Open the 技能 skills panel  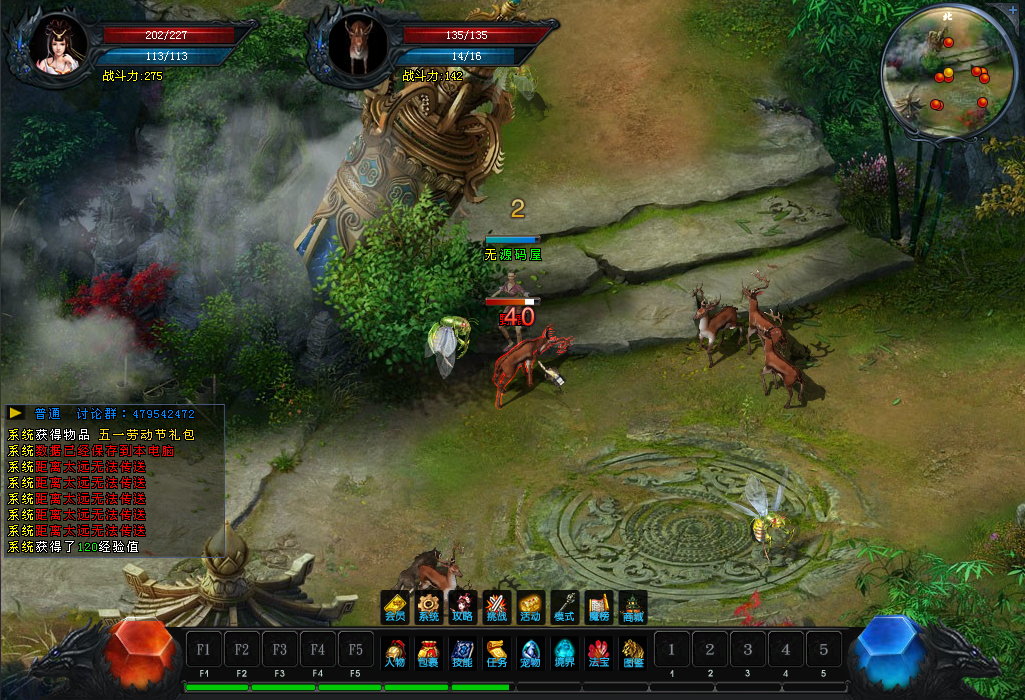click(462, 653)
